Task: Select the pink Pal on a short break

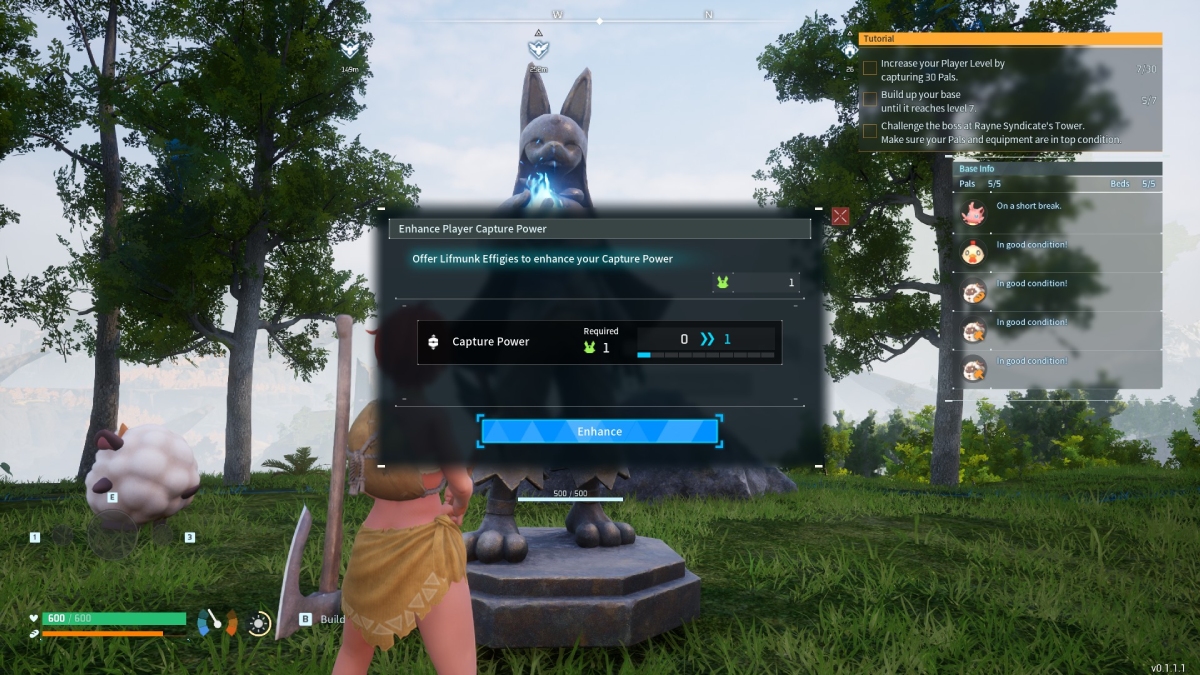Action: coord(973,212)
